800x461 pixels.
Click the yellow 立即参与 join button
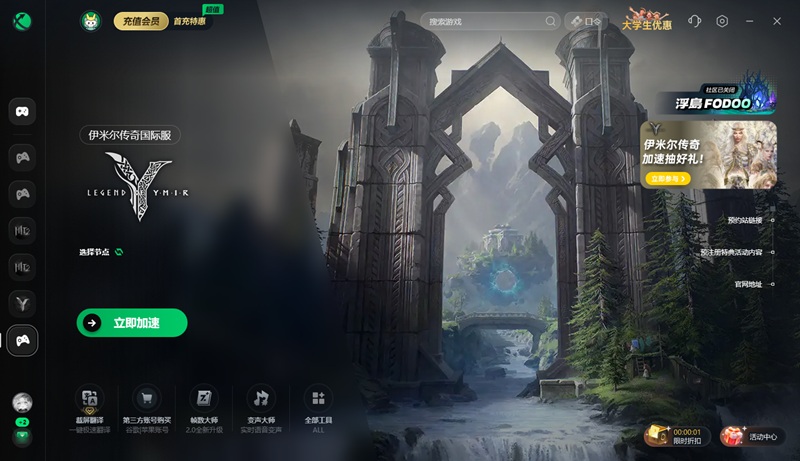(668, 178)
